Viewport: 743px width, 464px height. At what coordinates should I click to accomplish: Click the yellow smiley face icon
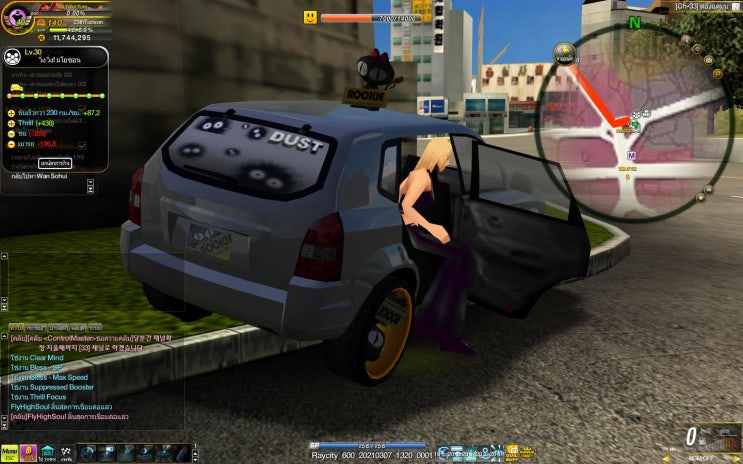point(311,17)
